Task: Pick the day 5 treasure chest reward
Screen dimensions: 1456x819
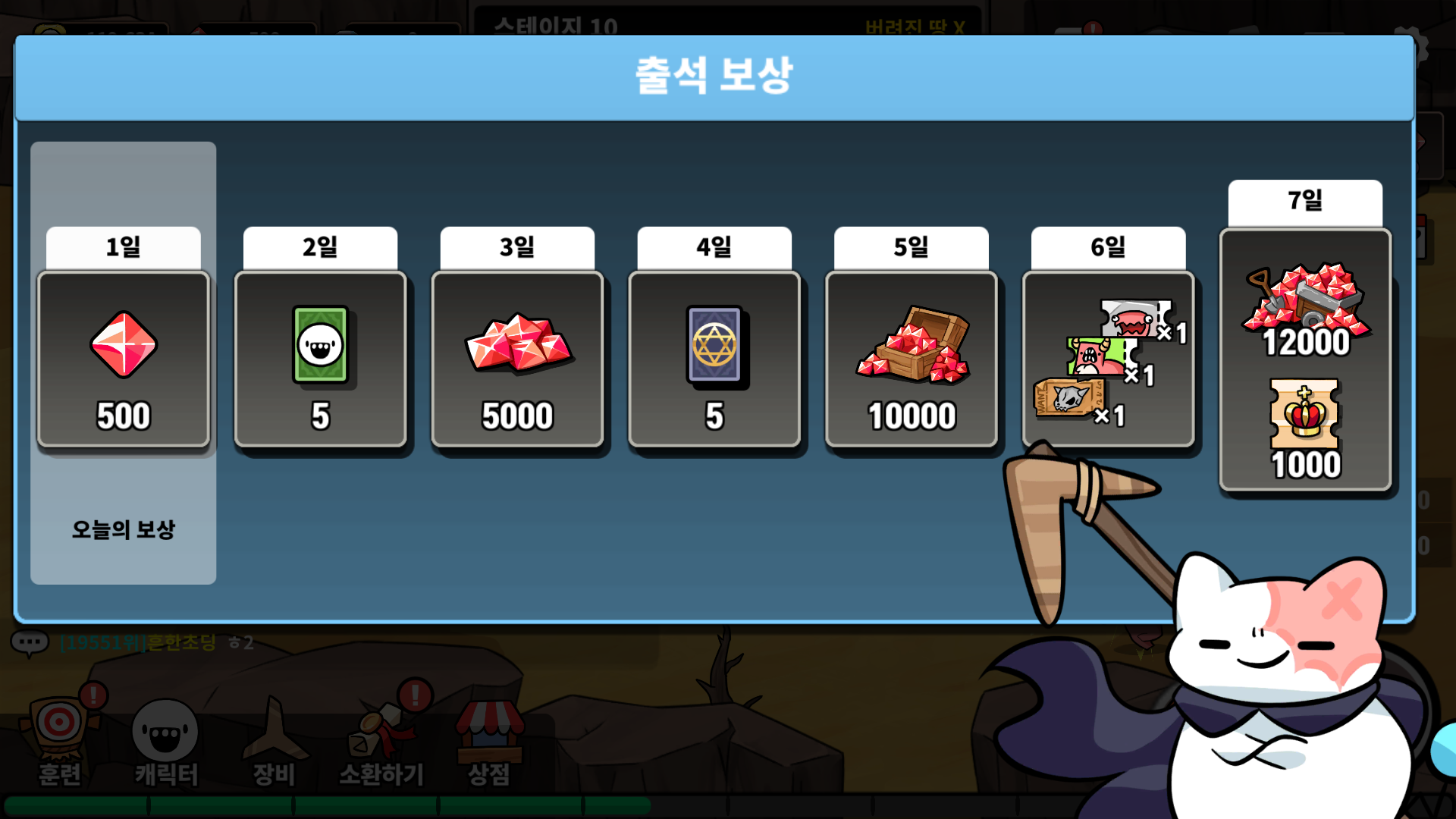Action: [x=911, y=359]
